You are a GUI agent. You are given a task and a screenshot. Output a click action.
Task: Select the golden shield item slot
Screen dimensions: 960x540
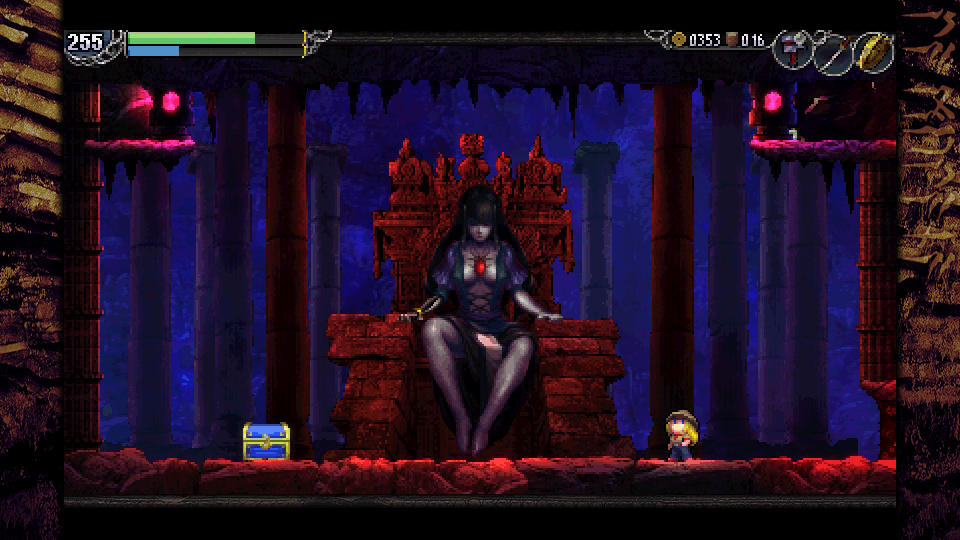click(x=874, y=52)
